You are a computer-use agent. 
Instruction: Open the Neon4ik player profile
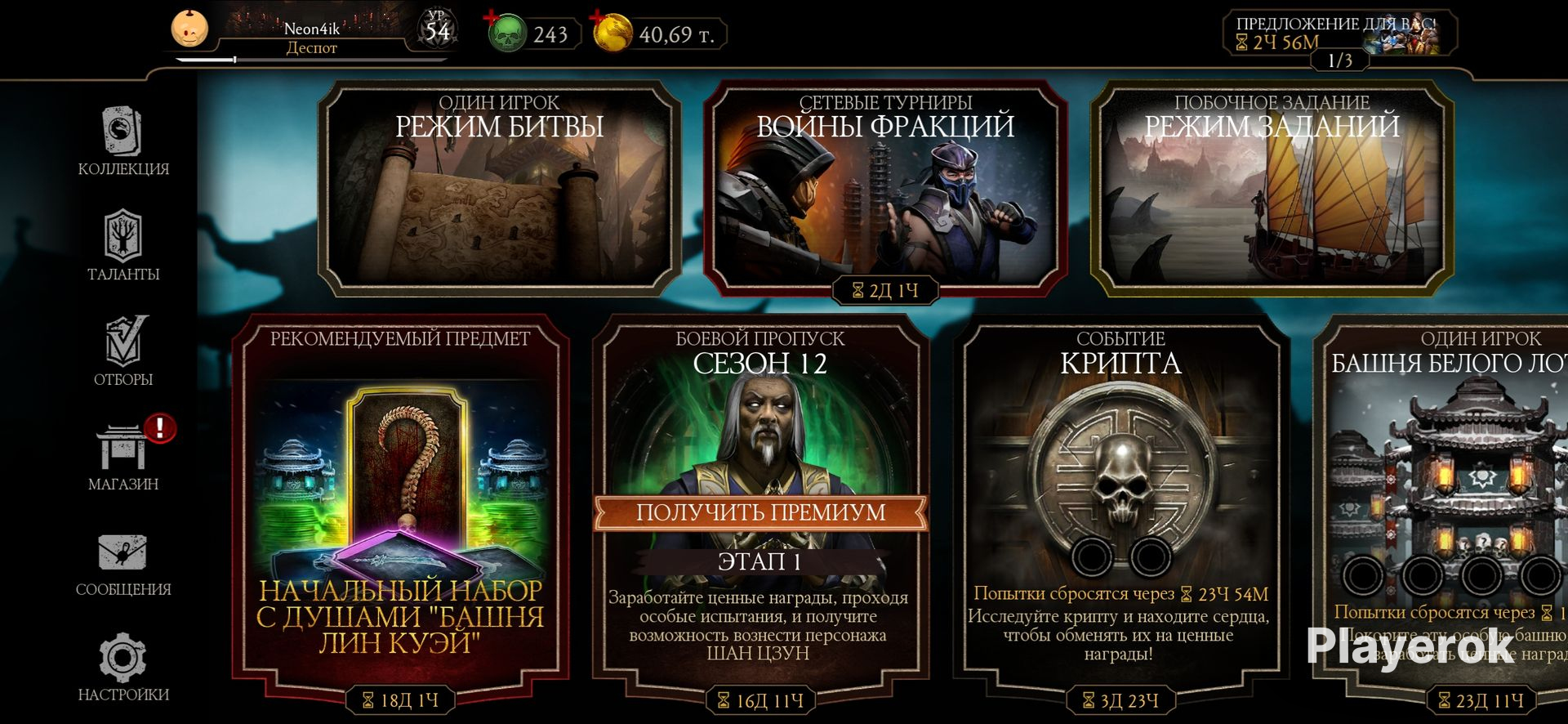click(x=312, y=36)
